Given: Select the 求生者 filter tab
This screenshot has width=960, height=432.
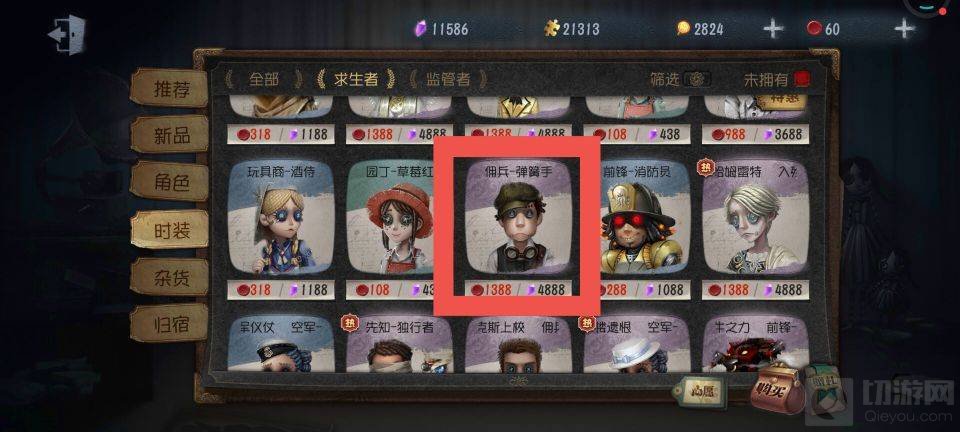Looking at the screenshot, I should tap(355, 79).
